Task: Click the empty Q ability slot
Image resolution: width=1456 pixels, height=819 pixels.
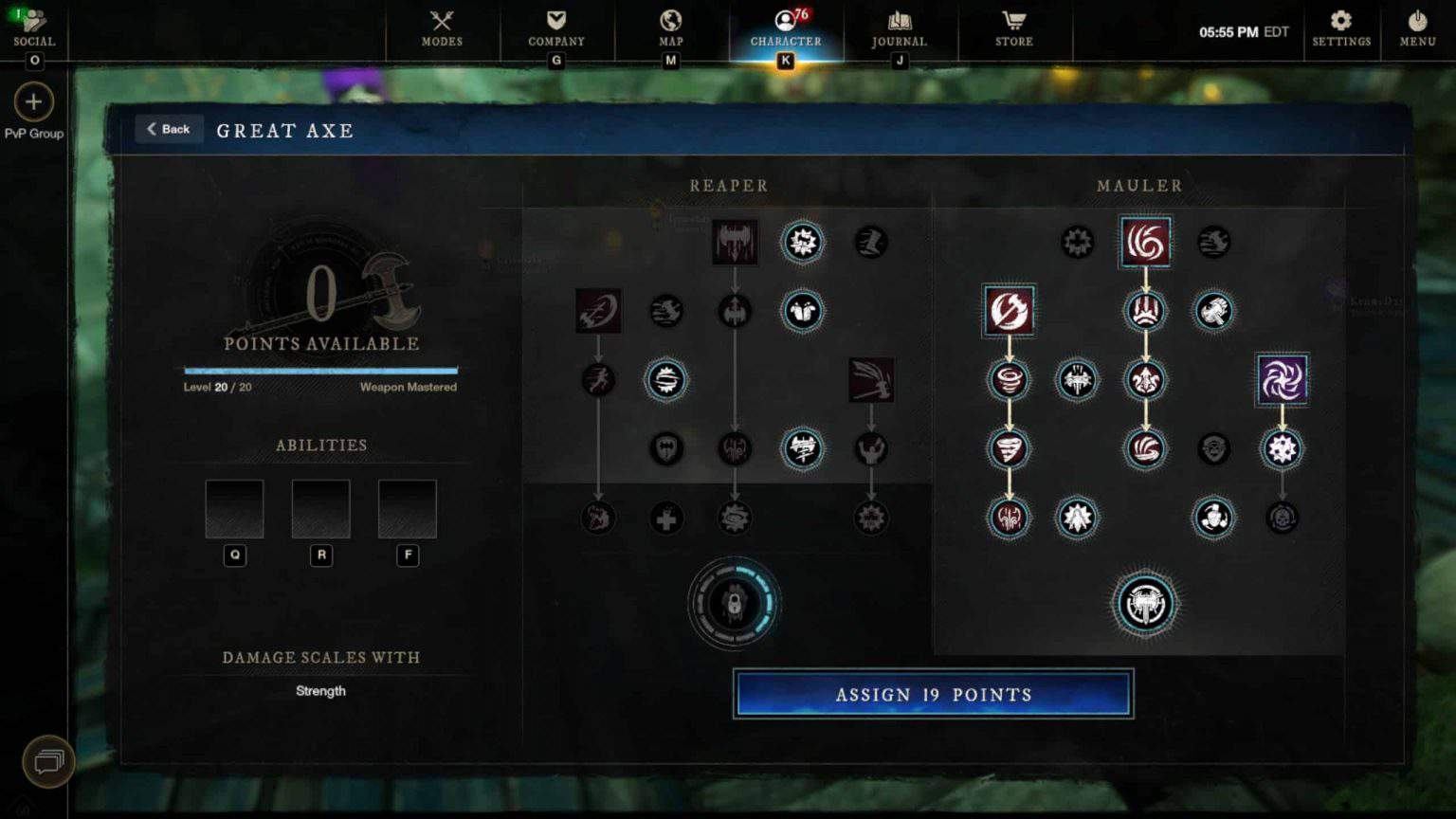Action: tap(234, 508)
